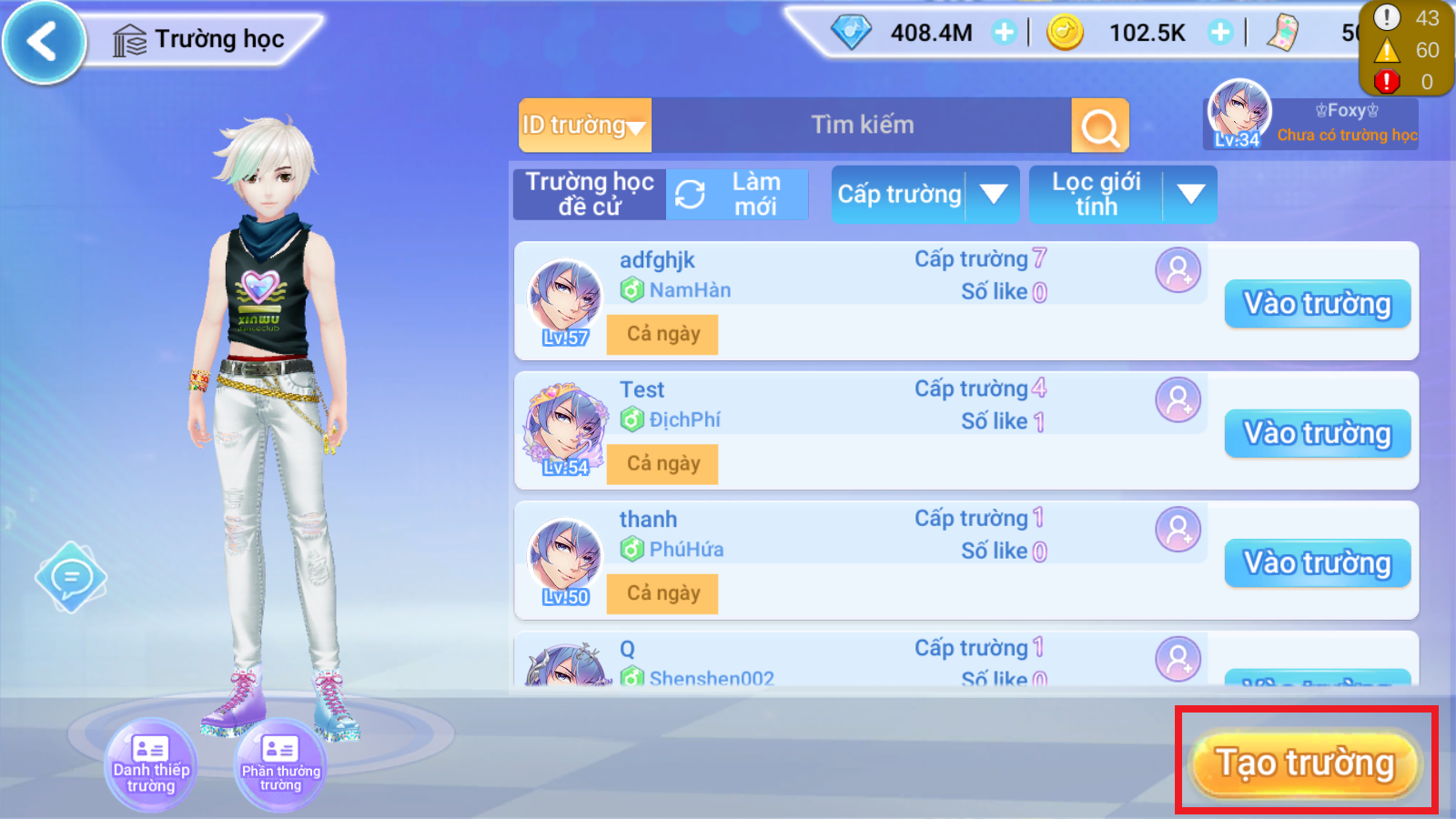Open the ID trường search type dropdown

point(584,126)
